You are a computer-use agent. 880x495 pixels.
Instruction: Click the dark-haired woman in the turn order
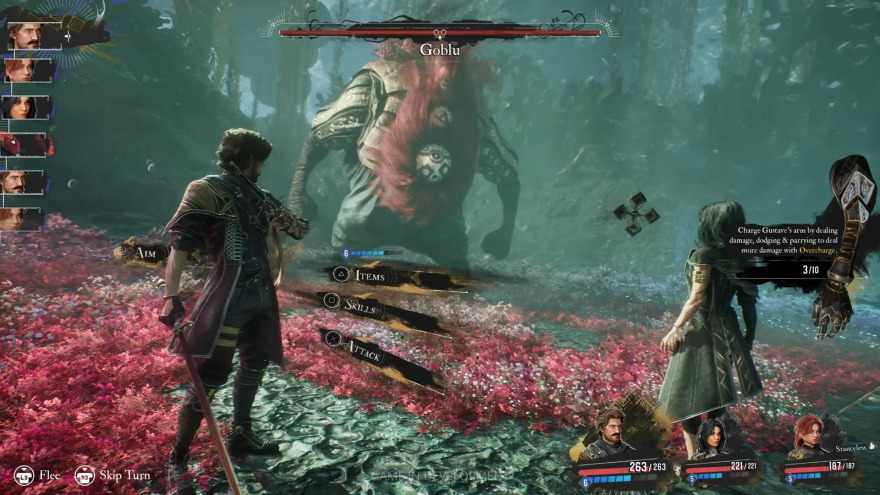click(24, 108)
